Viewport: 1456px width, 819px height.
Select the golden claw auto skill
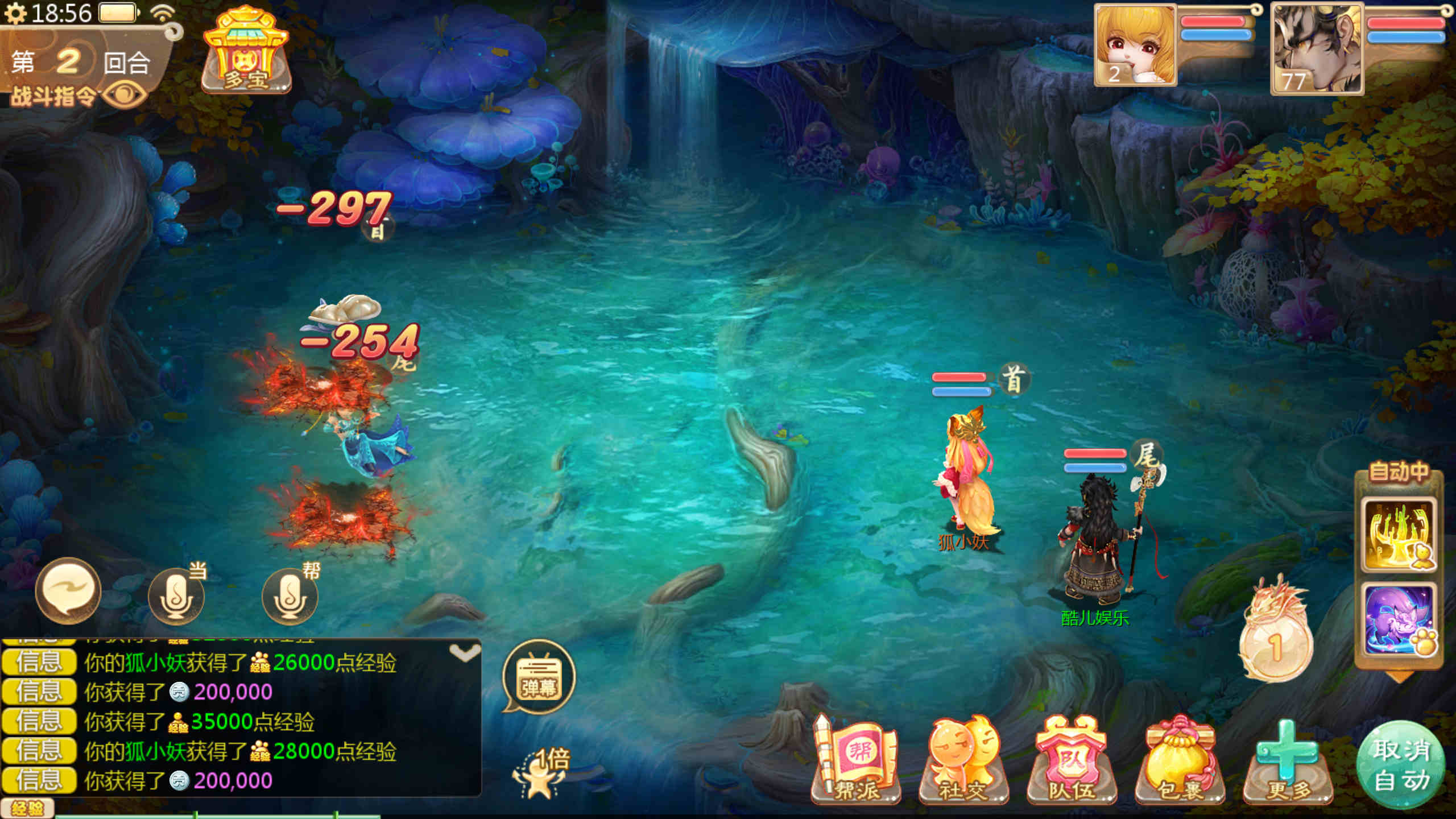(1398, 535)
